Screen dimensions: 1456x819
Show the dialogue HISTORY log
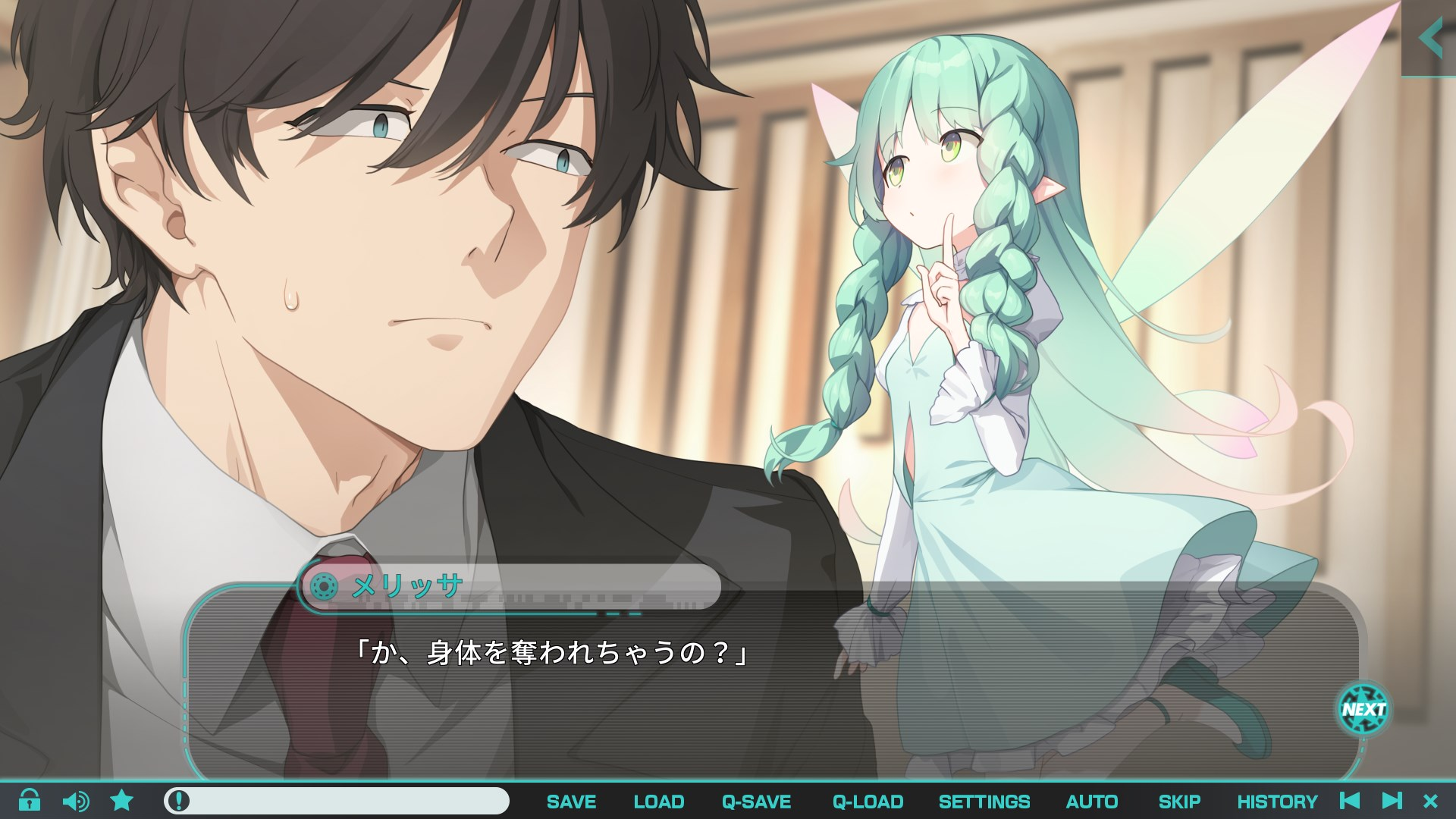pos(1277,802)
